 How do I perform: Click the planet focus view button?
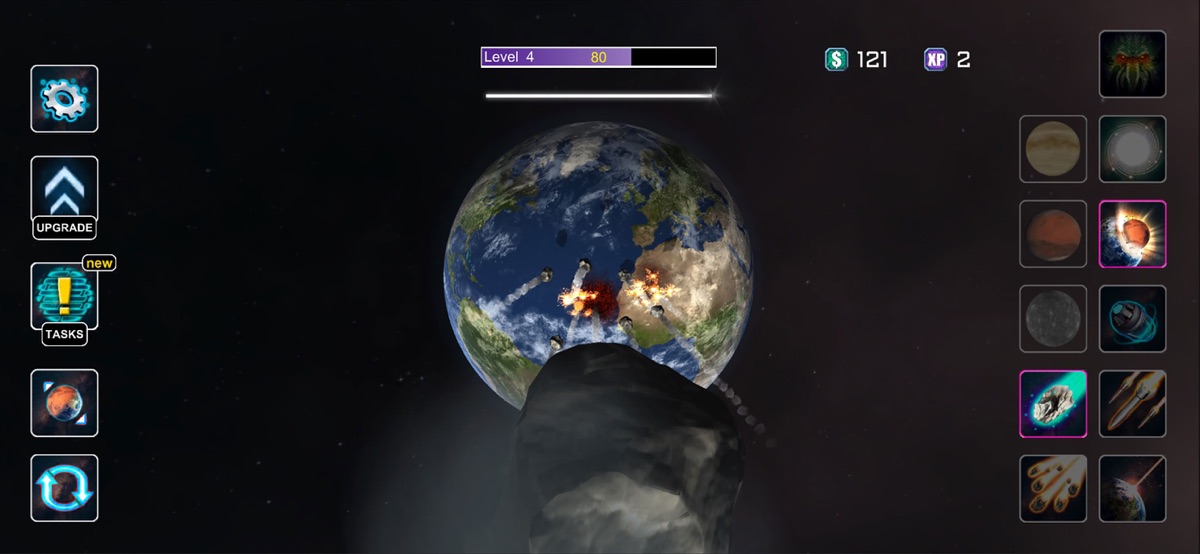[64, 403]
